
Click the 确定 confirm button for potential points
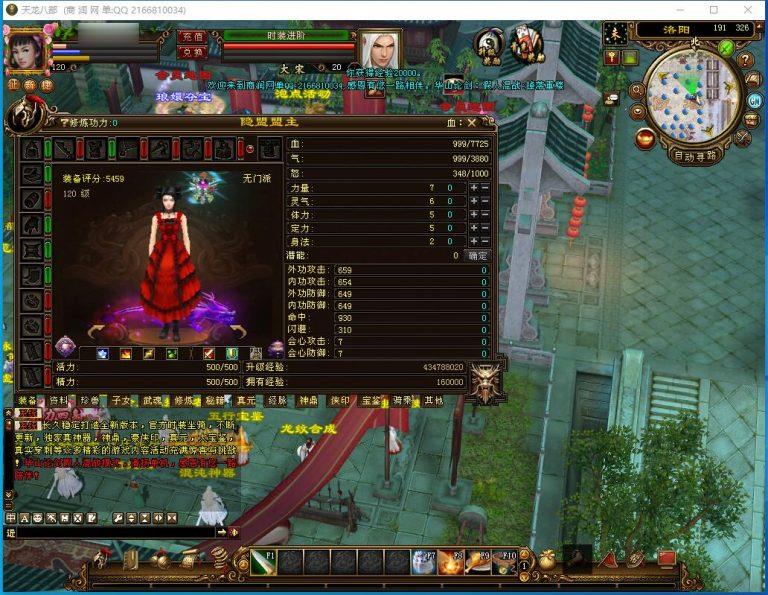click(479, 255)
